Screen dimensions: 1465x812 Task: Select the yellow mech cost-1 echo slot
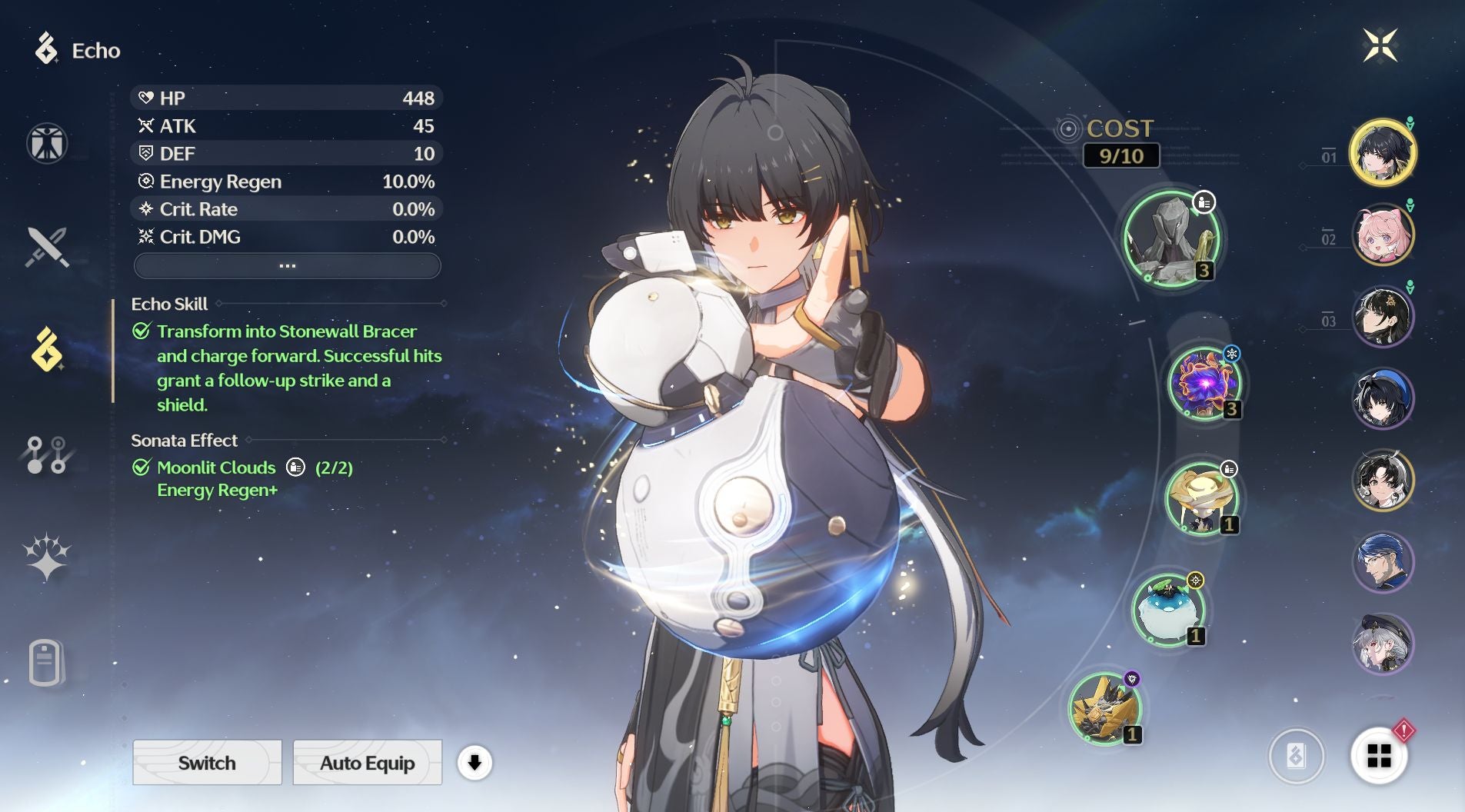coord(1105,708)
